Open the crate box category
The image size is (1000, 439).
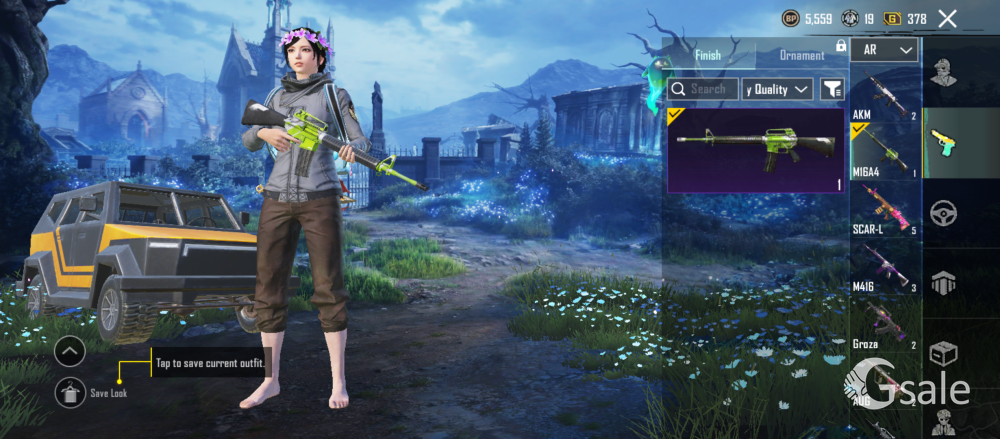(x=944, y=353)
